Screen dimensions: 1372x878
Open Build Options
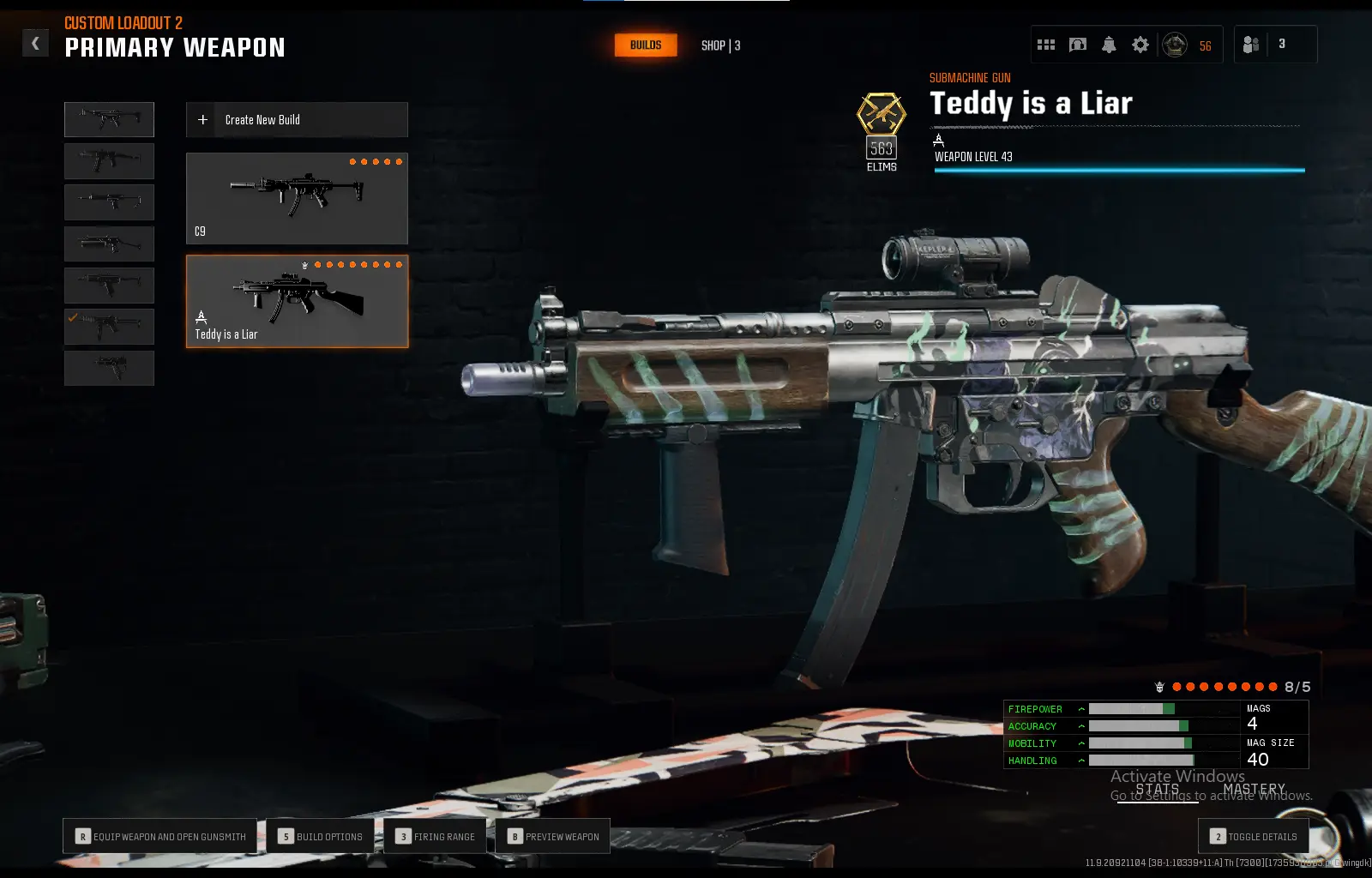click(x=321, y=836)
